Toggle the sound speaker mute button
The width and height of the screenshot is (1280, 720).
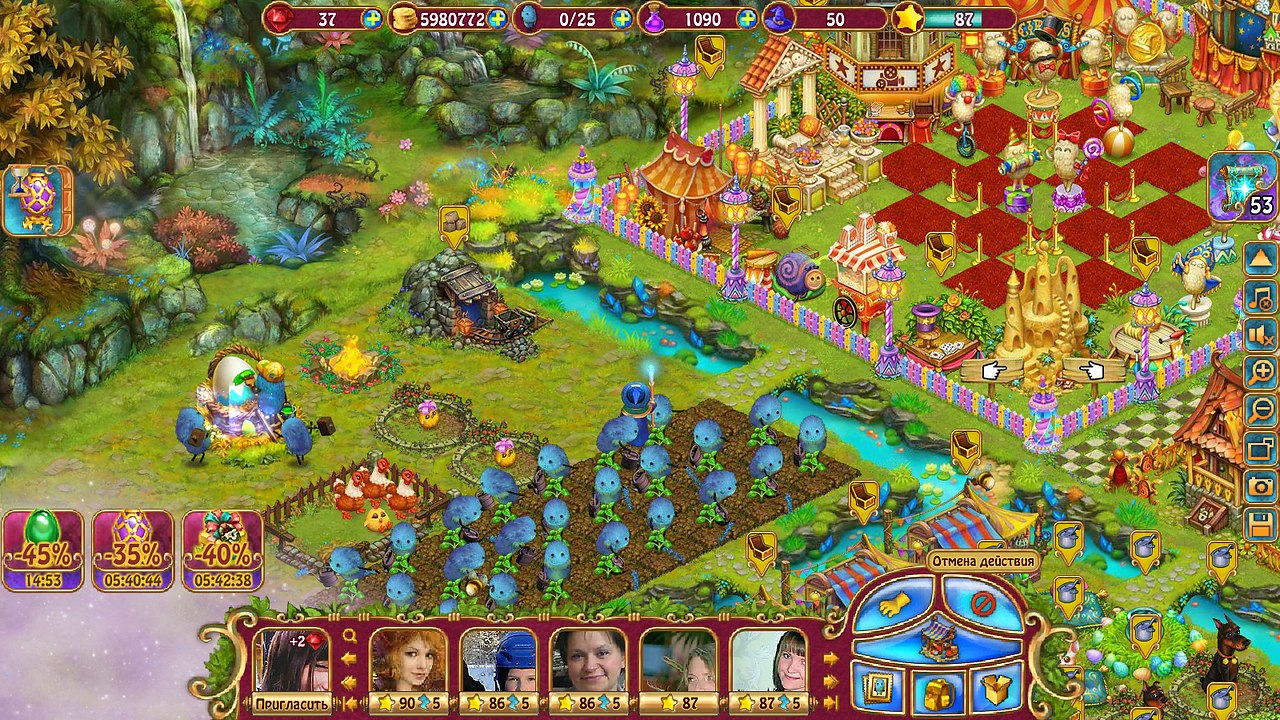click(x=1261, y=334)
